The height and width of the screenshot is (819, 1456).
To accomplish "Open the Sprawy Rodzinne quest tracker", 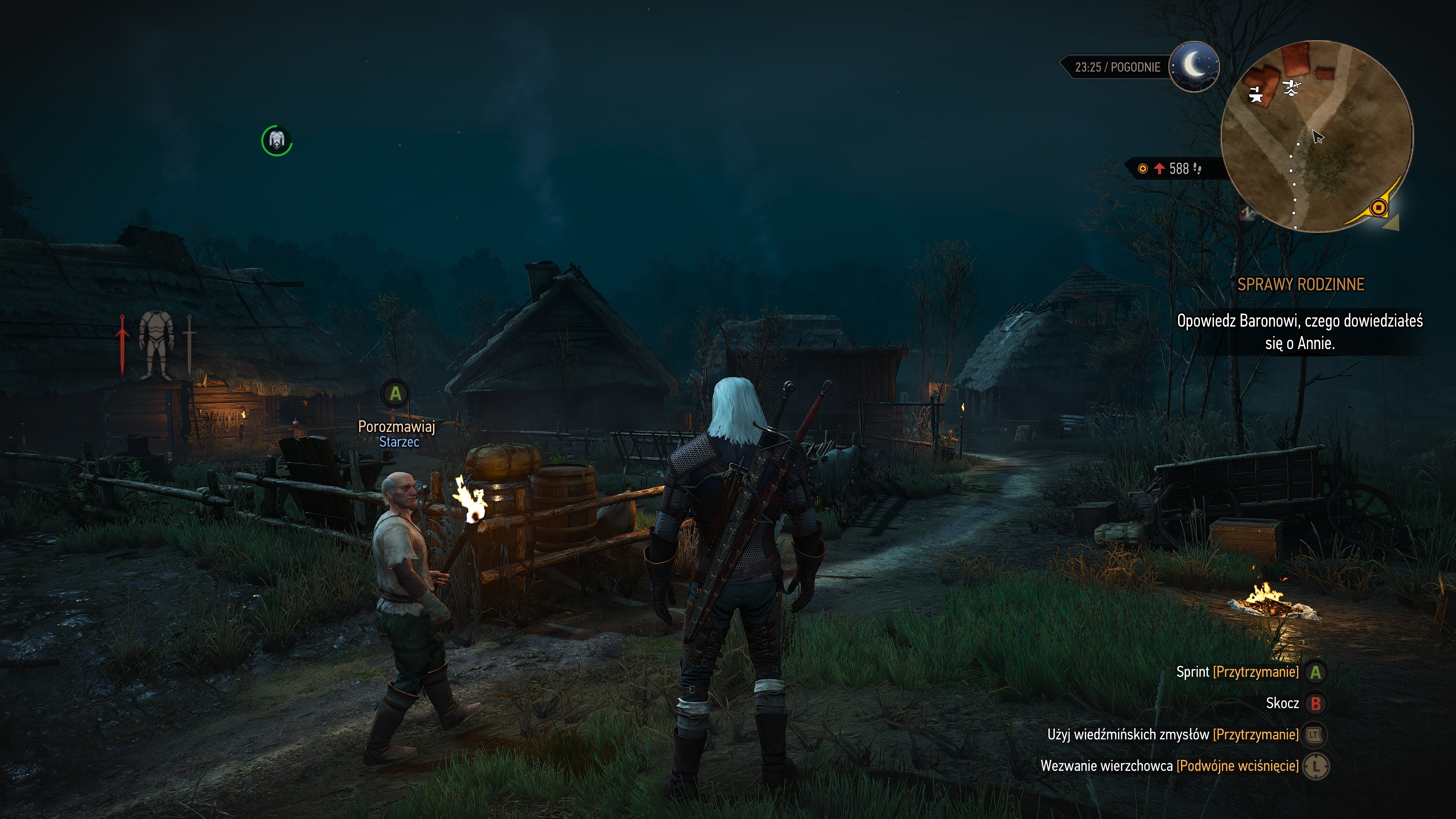I will click(x=1301, y=284).
